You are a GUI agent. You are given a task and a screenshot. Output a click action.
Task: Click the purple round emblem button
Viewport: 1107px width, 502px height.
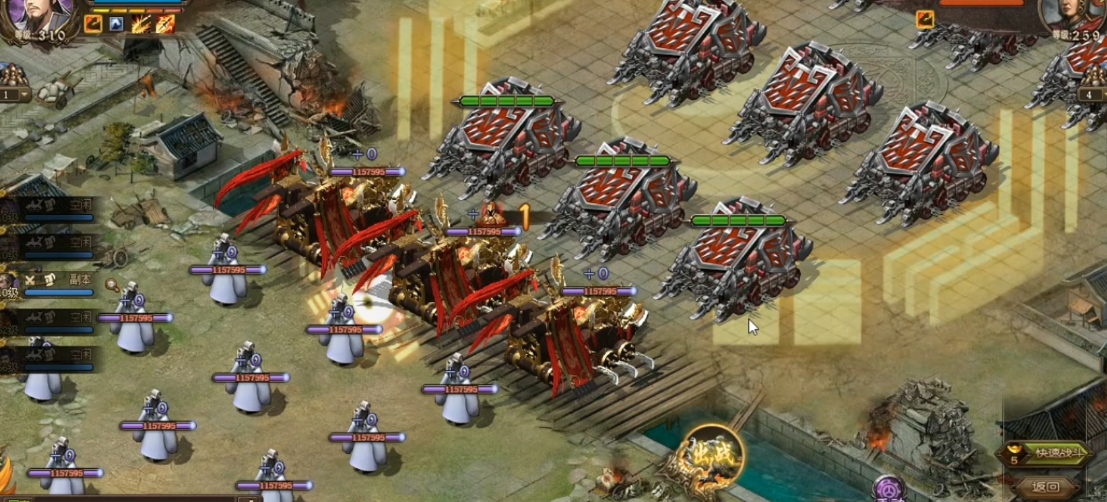pyautogui.click(x=885, y=489)
